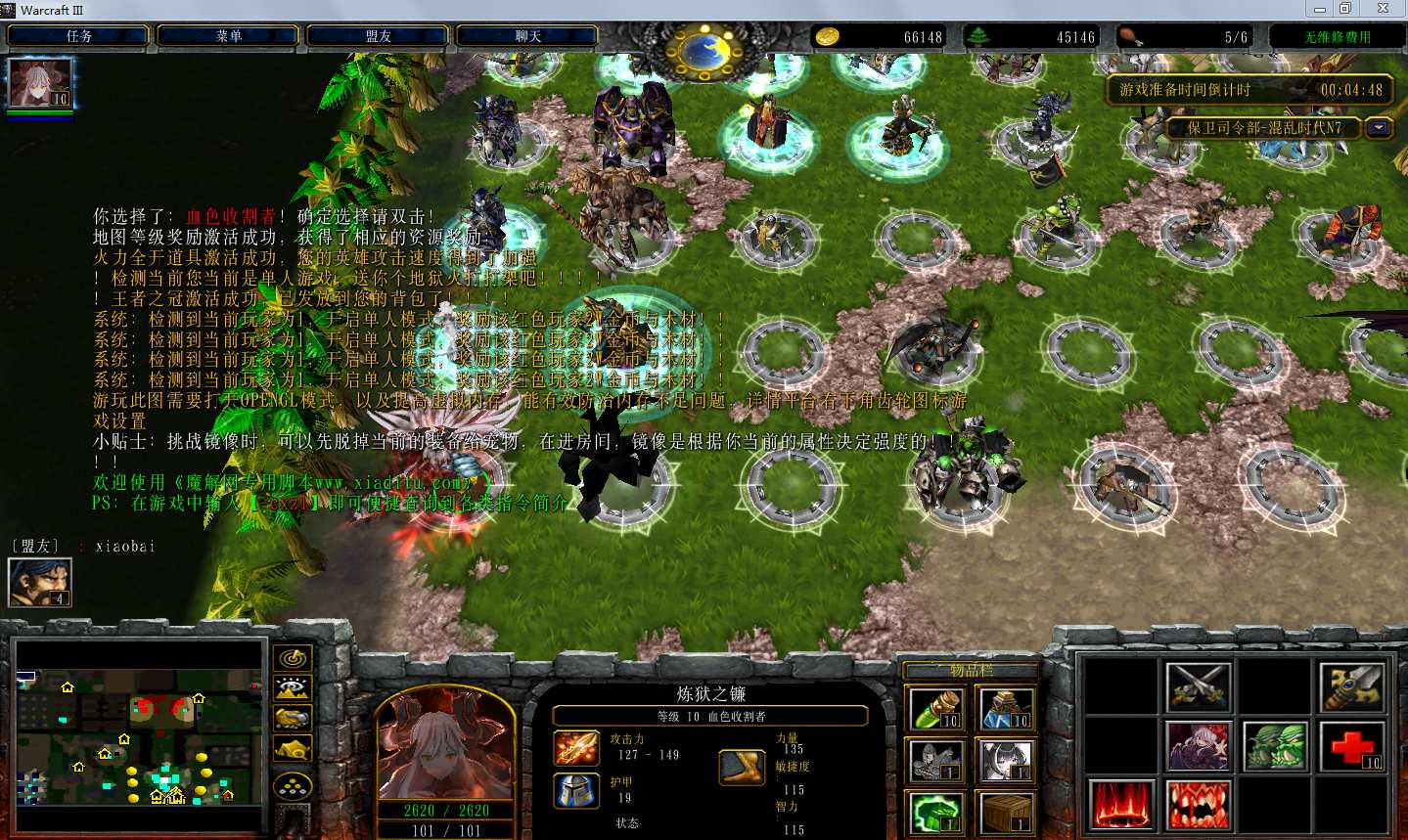Activate the flame wall ability
This screenshot has width=1408, height=840.
click(x=1121, y=805)
